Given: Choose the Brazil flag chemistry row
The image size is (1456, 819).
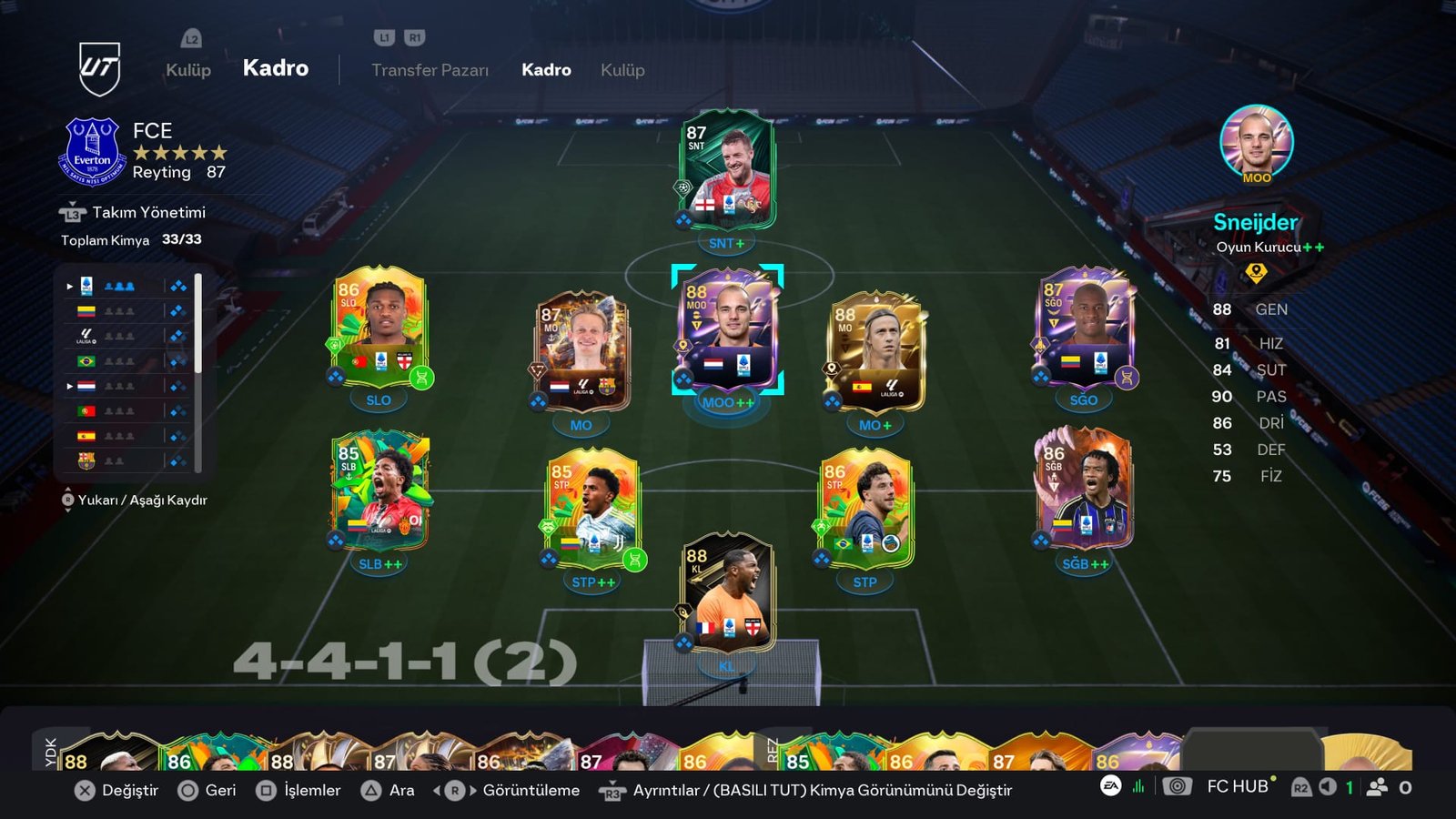Looking at the screenshot, I should 127,361.
